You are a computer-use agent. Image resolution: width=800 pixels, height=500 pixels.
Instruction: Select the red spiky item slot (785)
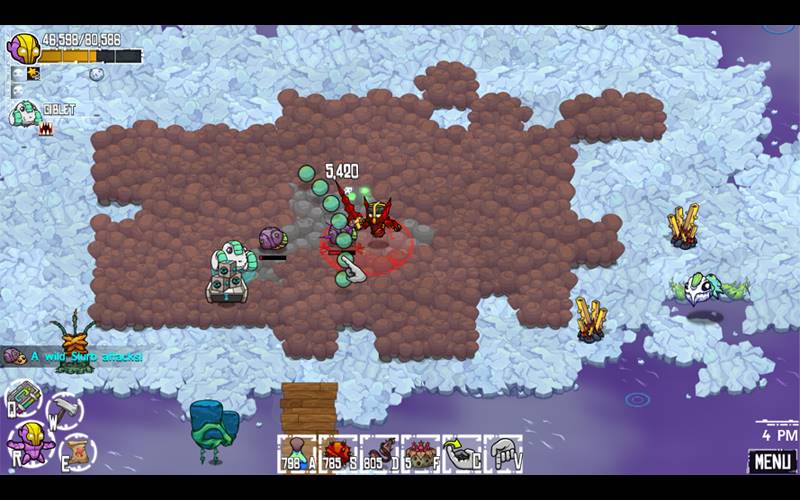point(338,453)
